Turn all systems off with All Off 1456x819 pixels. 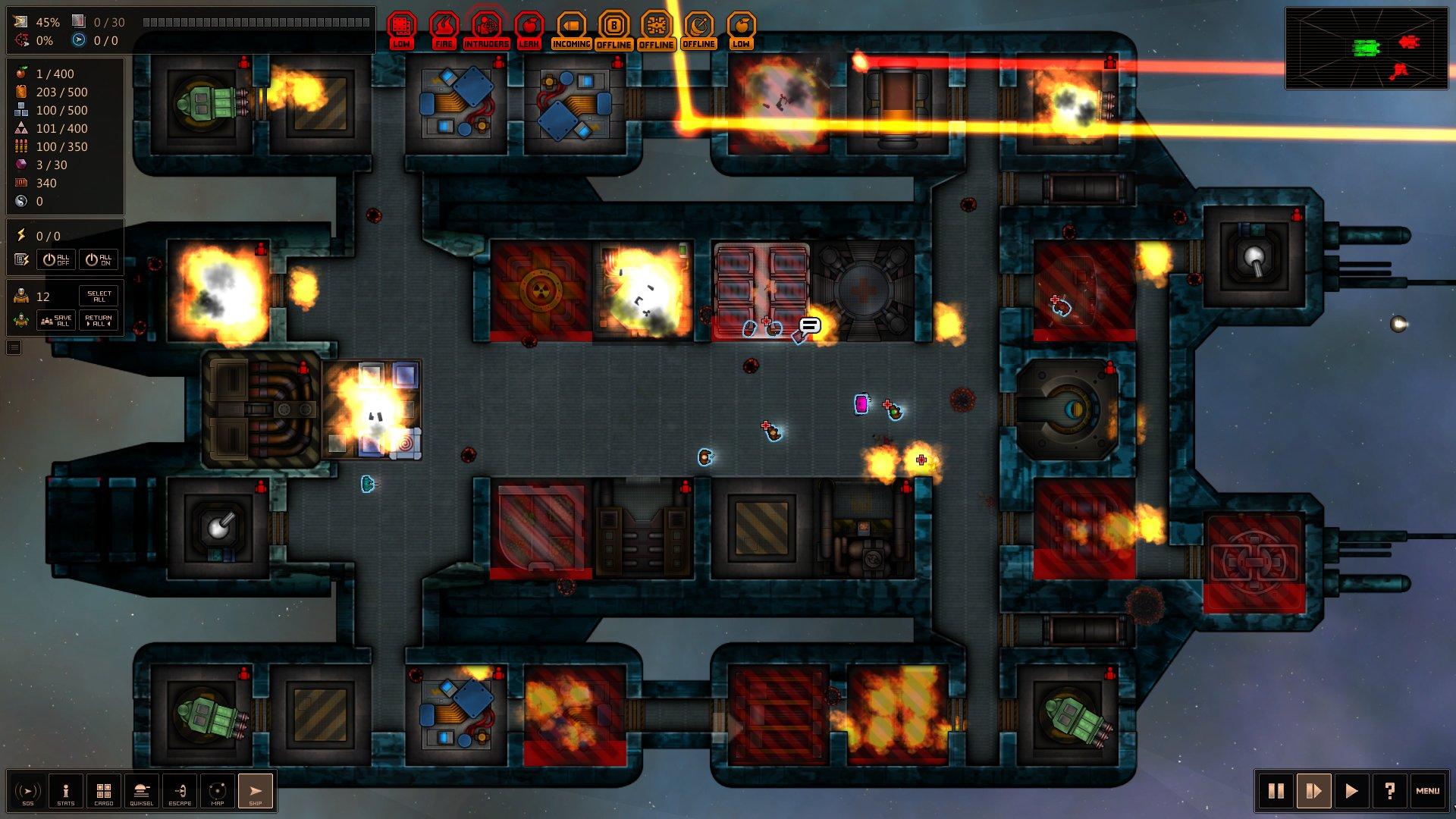pos(56,259)
